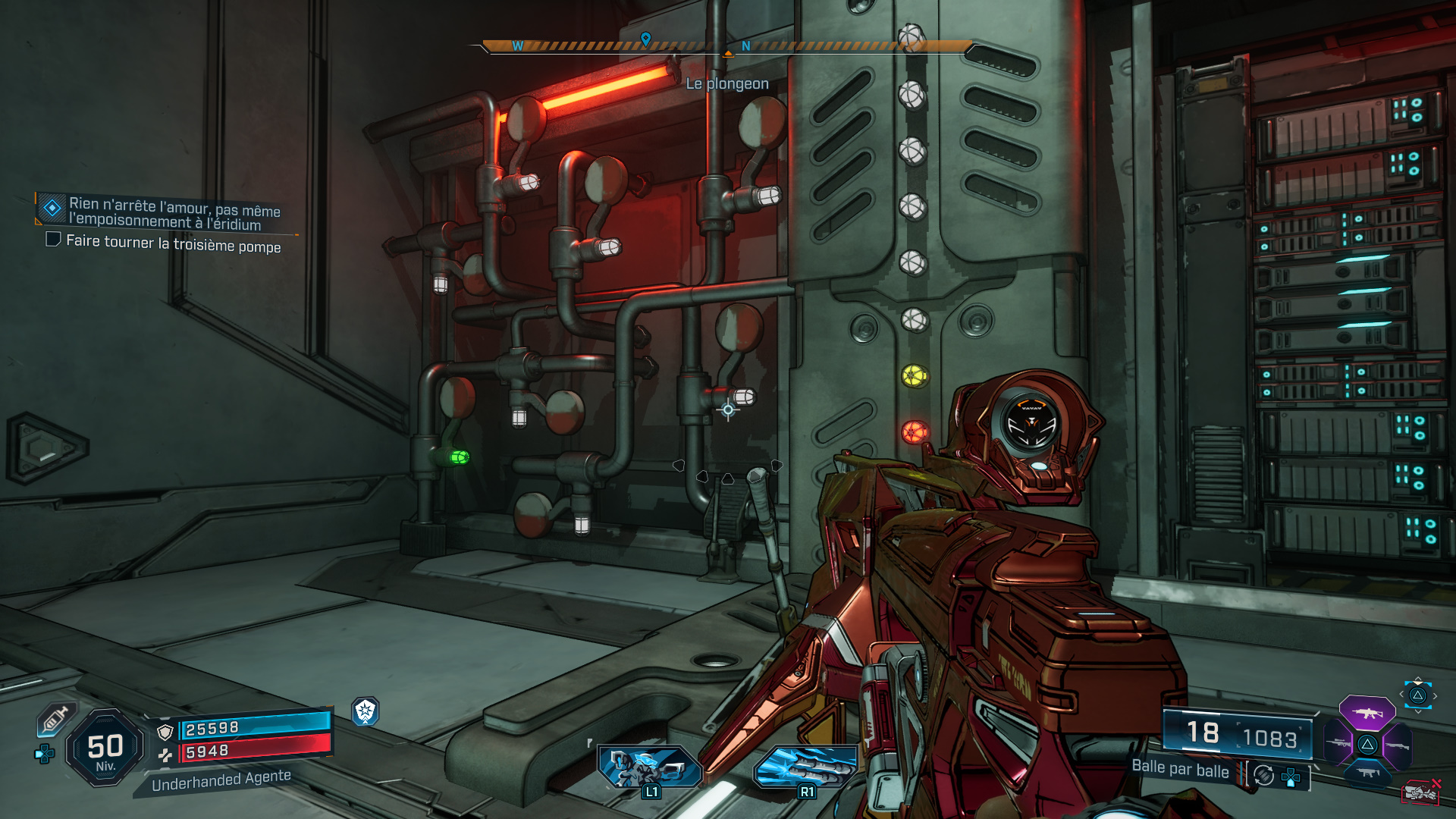Click the snowflake badge icon above the health bars
This screenshot has height=819, width=1456.
point(365,712)
